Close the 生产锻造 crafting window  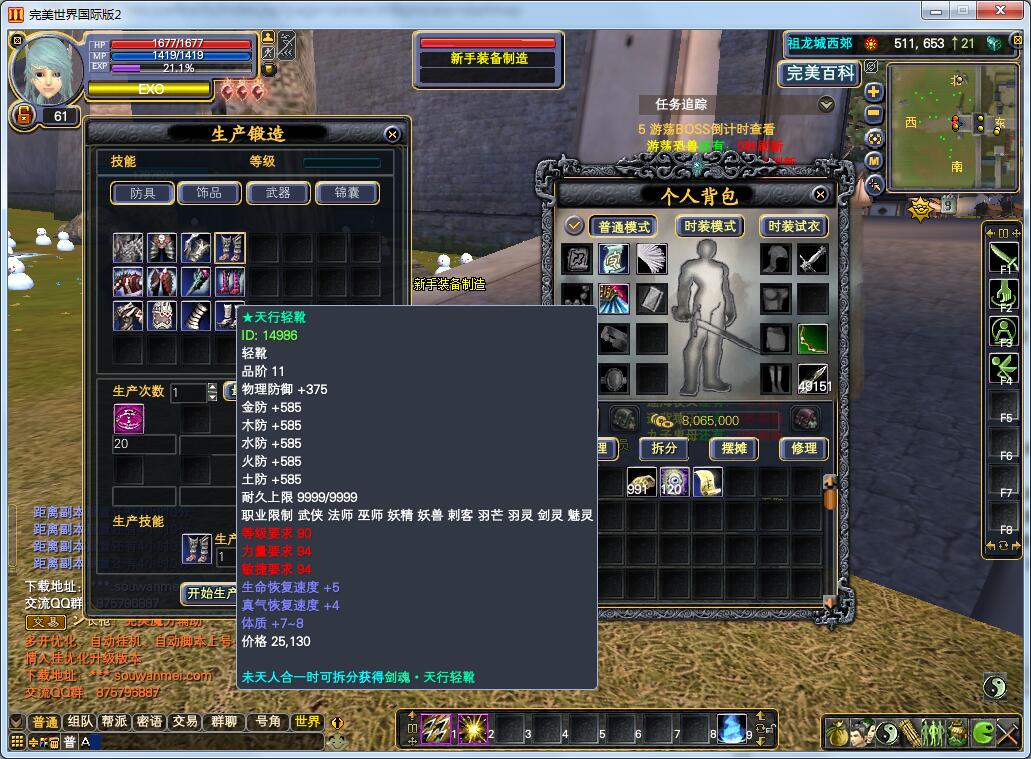(x=392, y=134)
